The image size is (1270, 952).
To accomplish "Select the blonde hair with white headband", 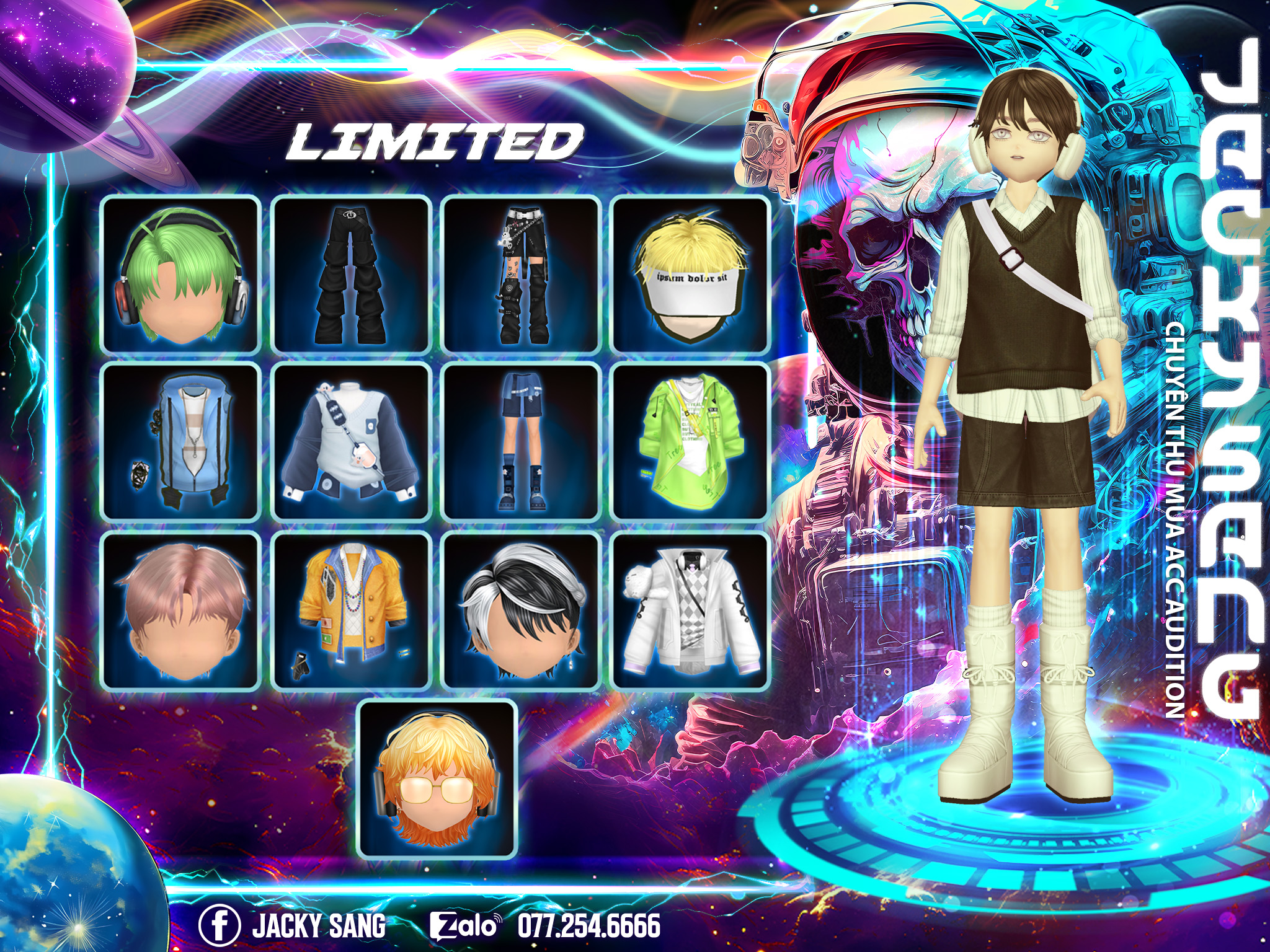I will pos(690,274).
